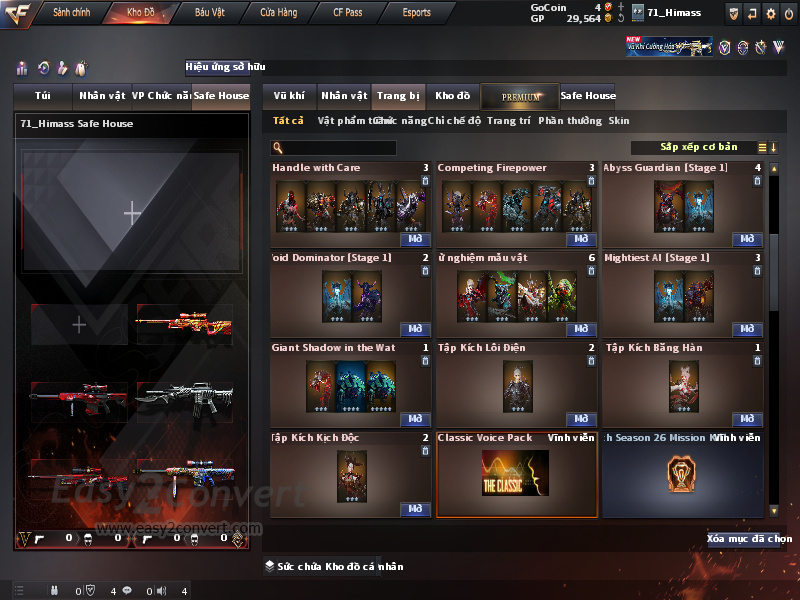800x600 pixels.
Task: Filter items by Skin category
Action: pos(619,121)
